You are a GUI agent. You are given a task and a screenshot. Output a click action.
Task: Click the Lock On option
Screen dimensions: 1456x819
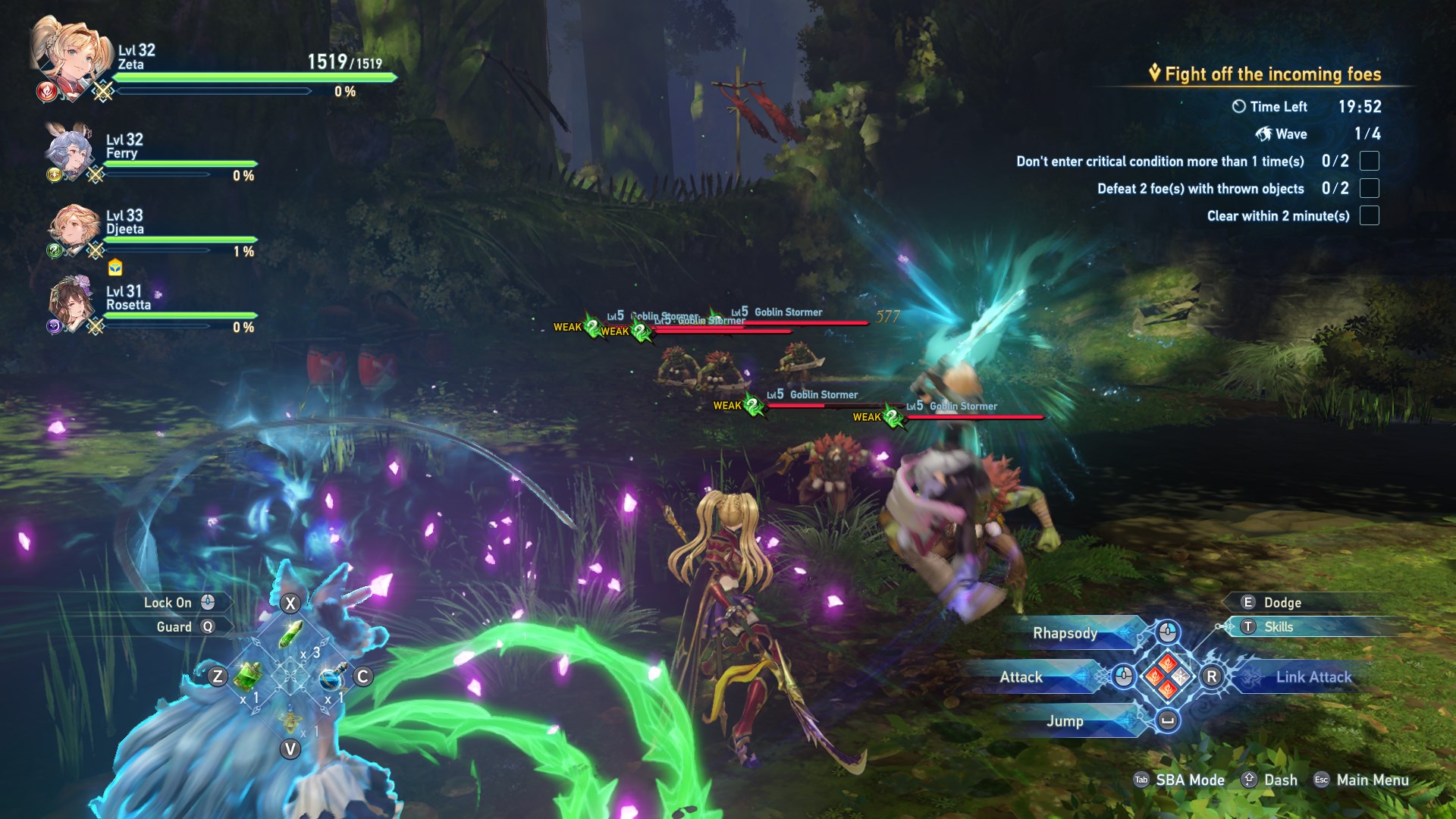(x=168, y=603)
